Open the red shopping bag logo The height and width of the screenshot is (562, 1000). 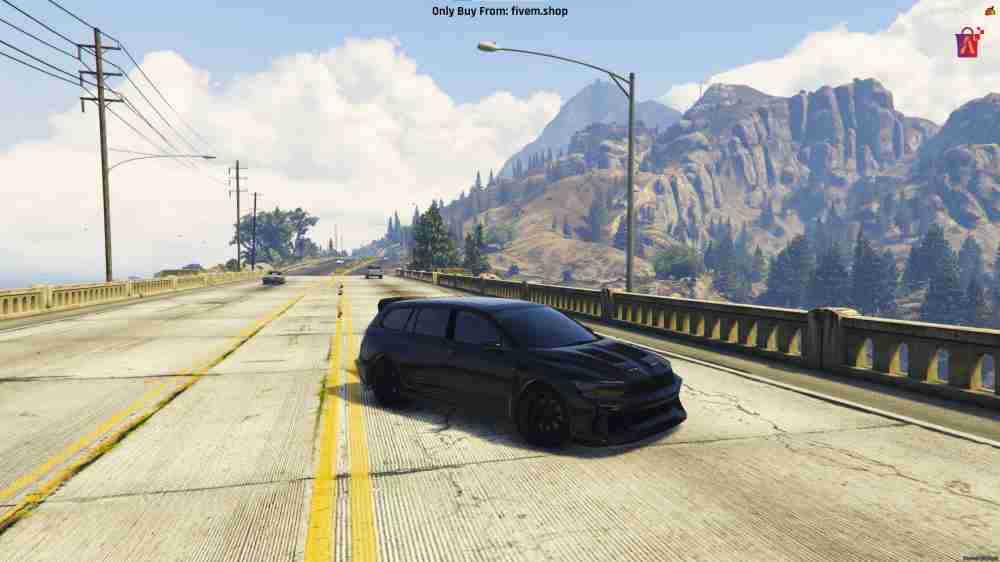[x=968, y=42]
